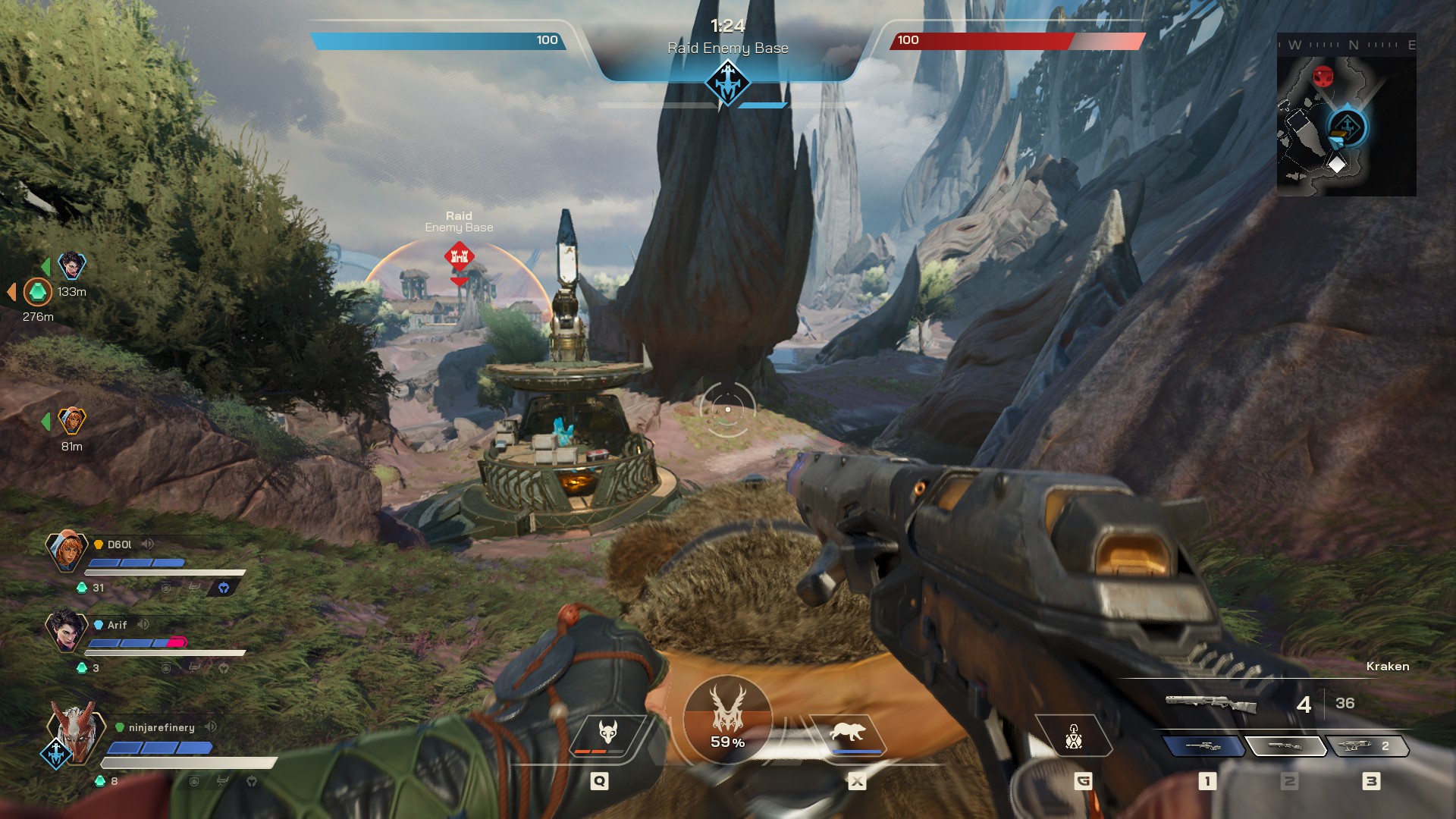Click the teammate indicator at 133m

click(72, 265)
